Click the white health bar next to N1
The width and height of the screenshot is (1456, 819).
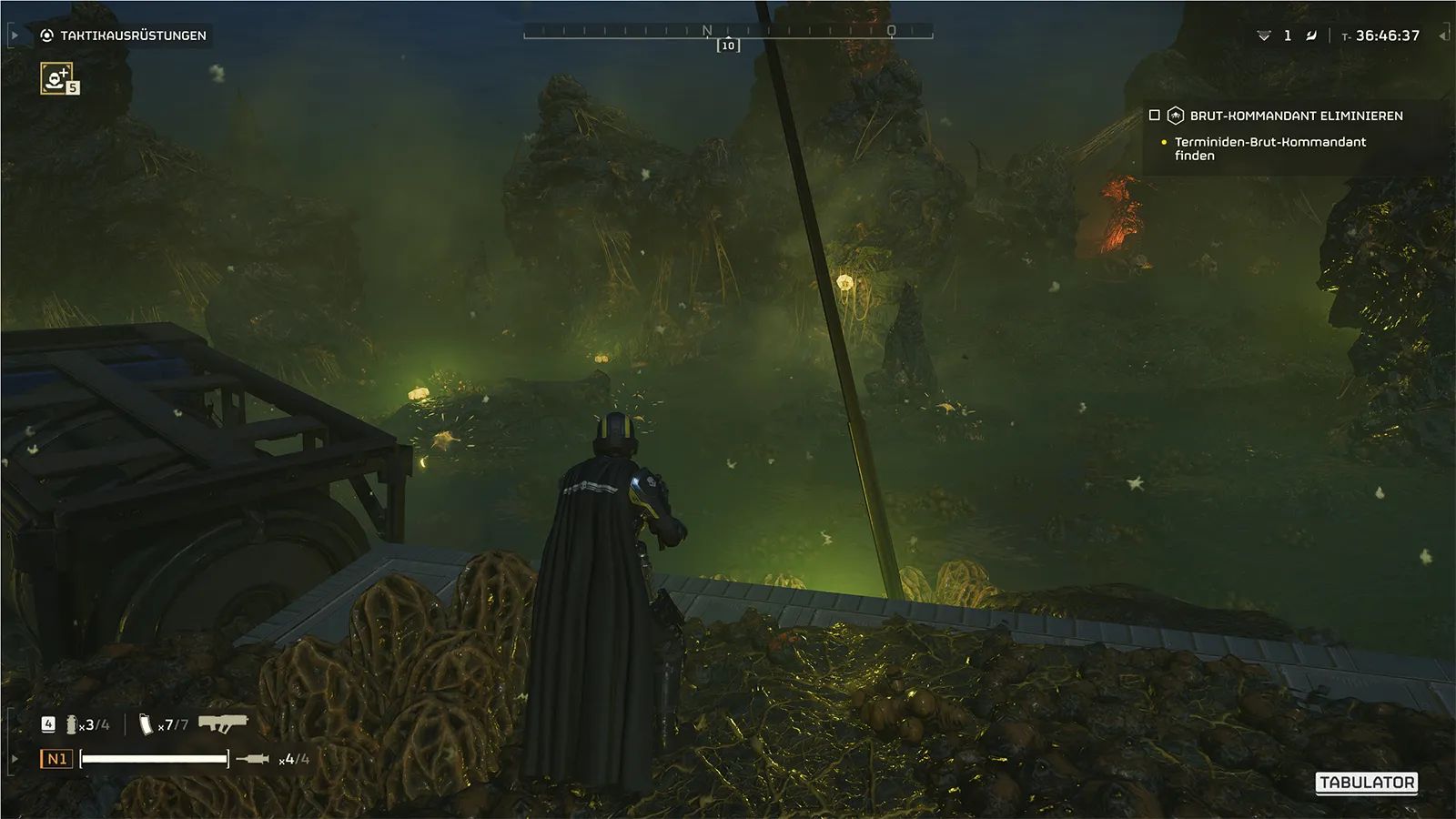pos(155,758)
